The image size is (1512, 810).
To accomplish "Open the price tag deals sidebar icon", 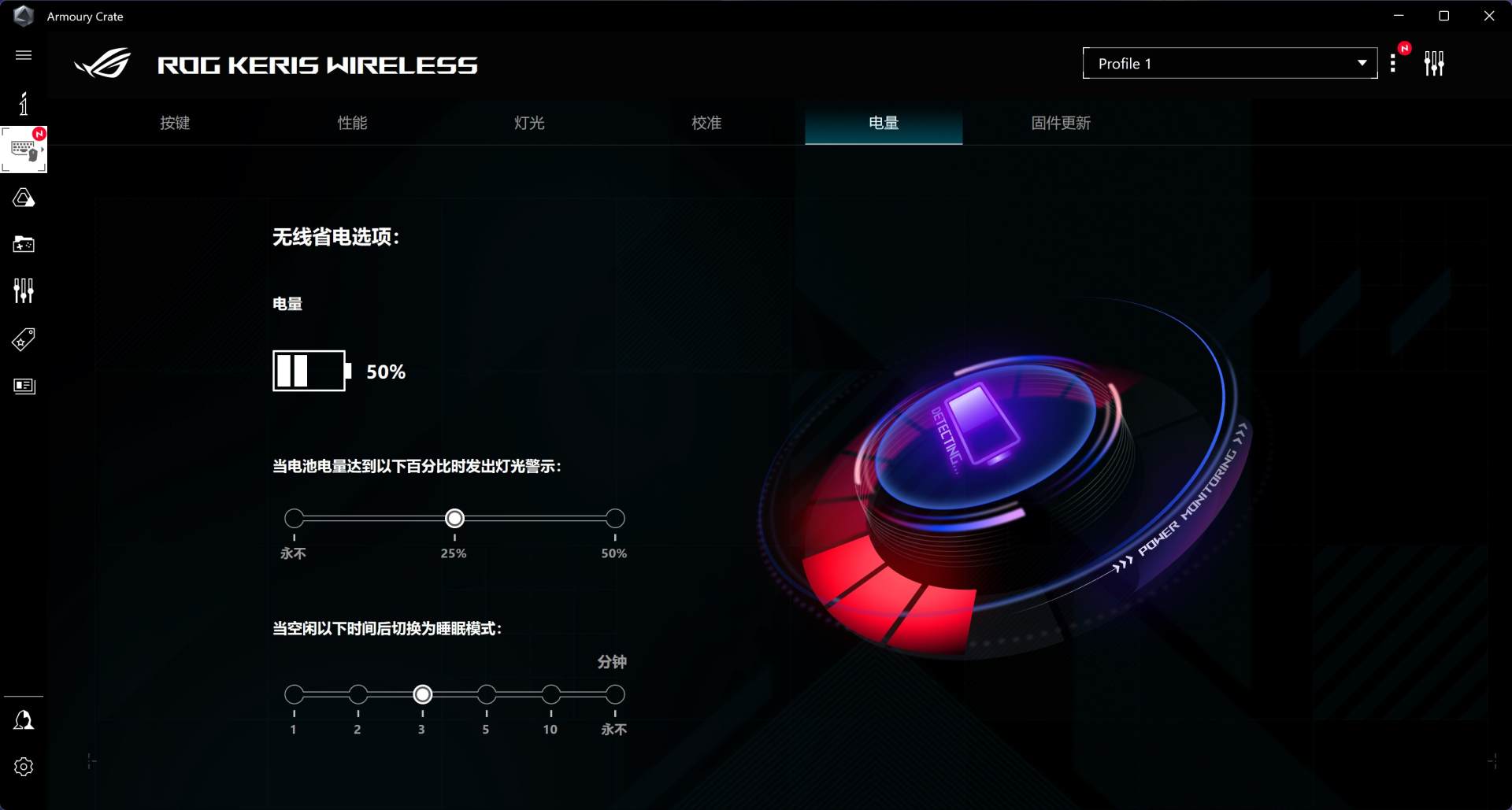I will point(24,339).
